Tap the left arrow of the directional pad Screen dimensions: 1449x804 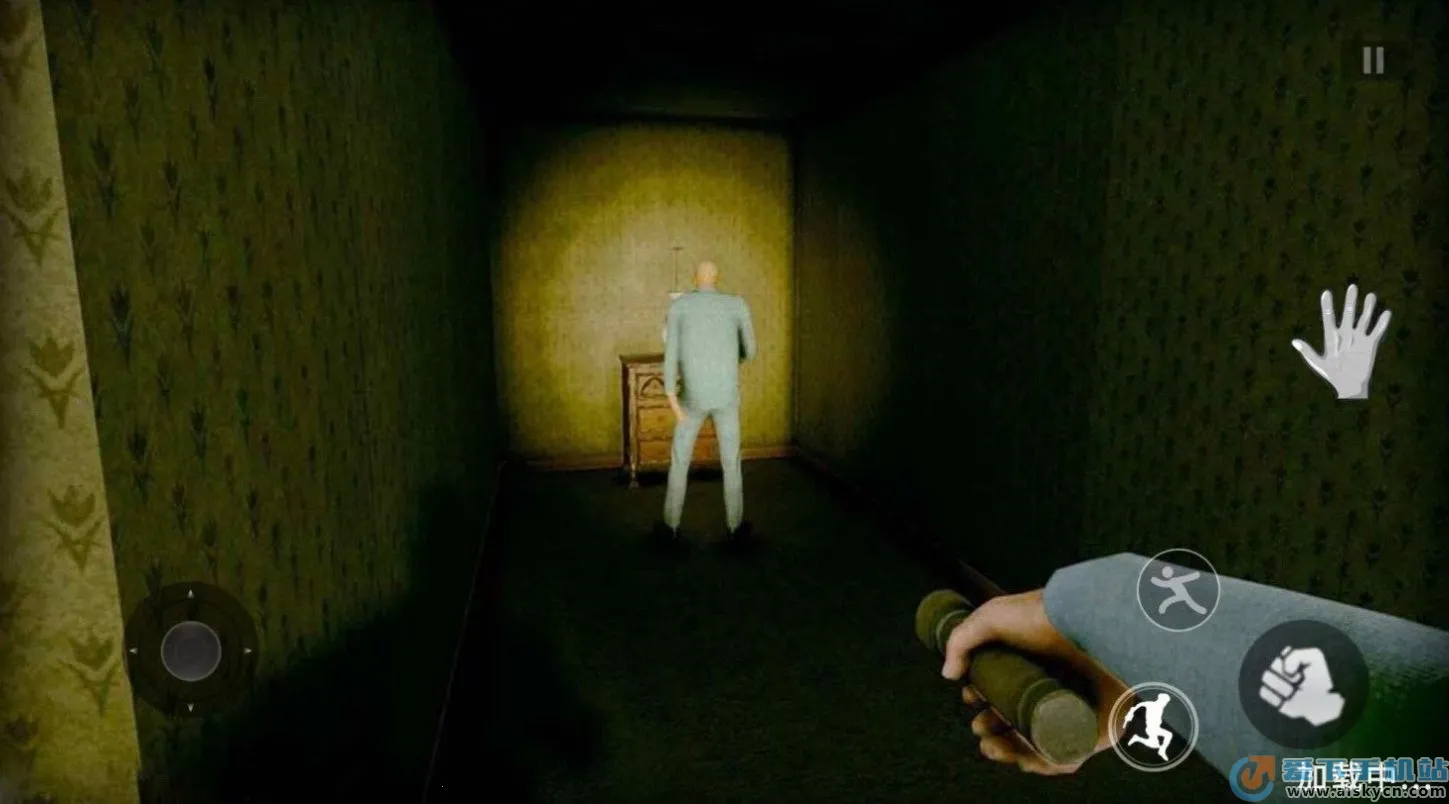click(134, 650)
